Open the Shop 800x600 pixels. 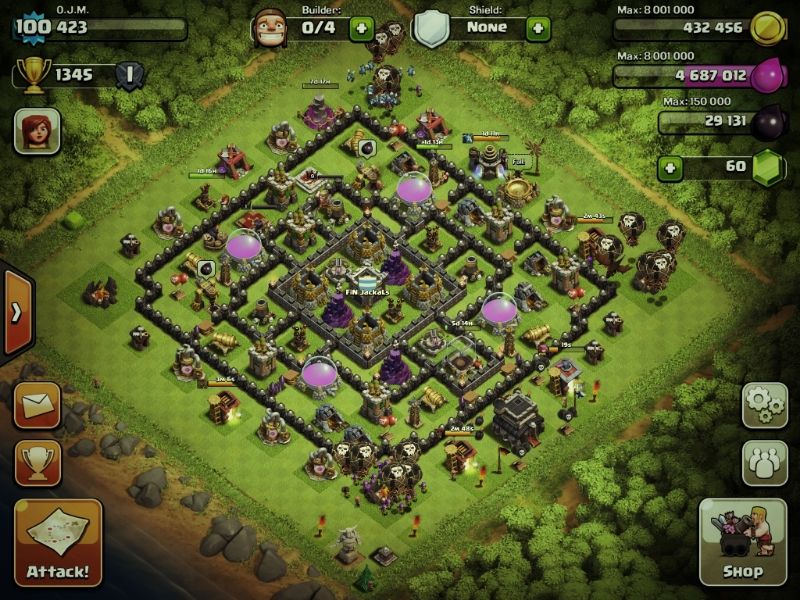pos(742,543)
